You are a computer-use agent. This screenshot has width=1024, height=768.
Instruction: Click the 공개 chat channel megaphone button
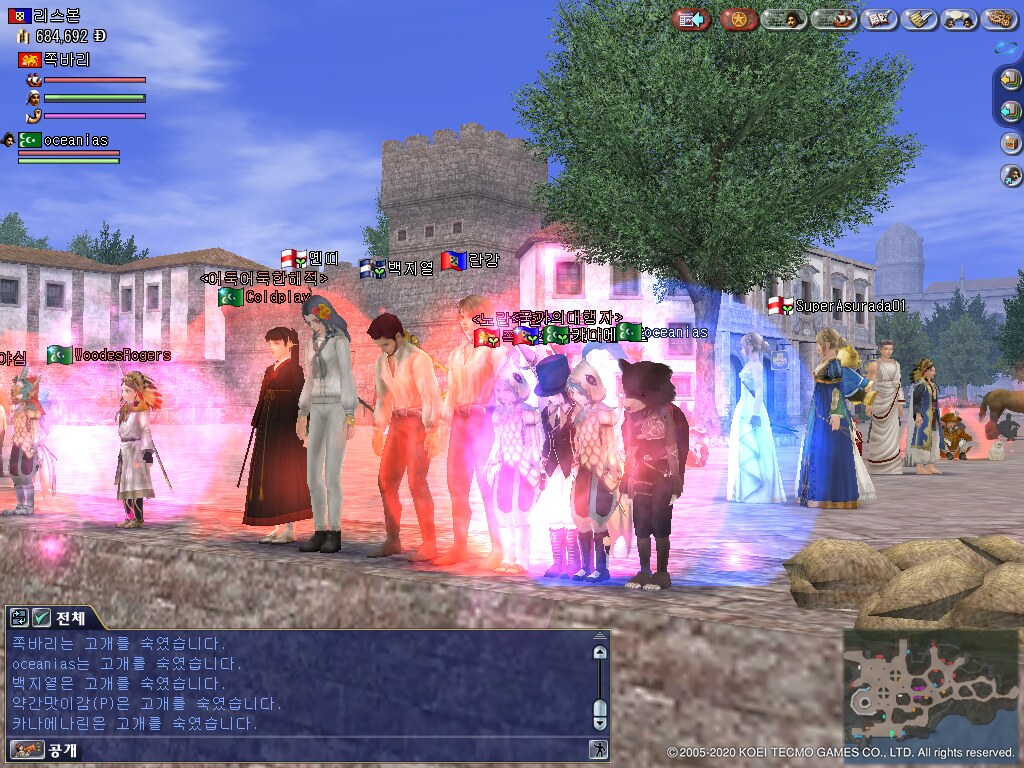tap(27, 749)
